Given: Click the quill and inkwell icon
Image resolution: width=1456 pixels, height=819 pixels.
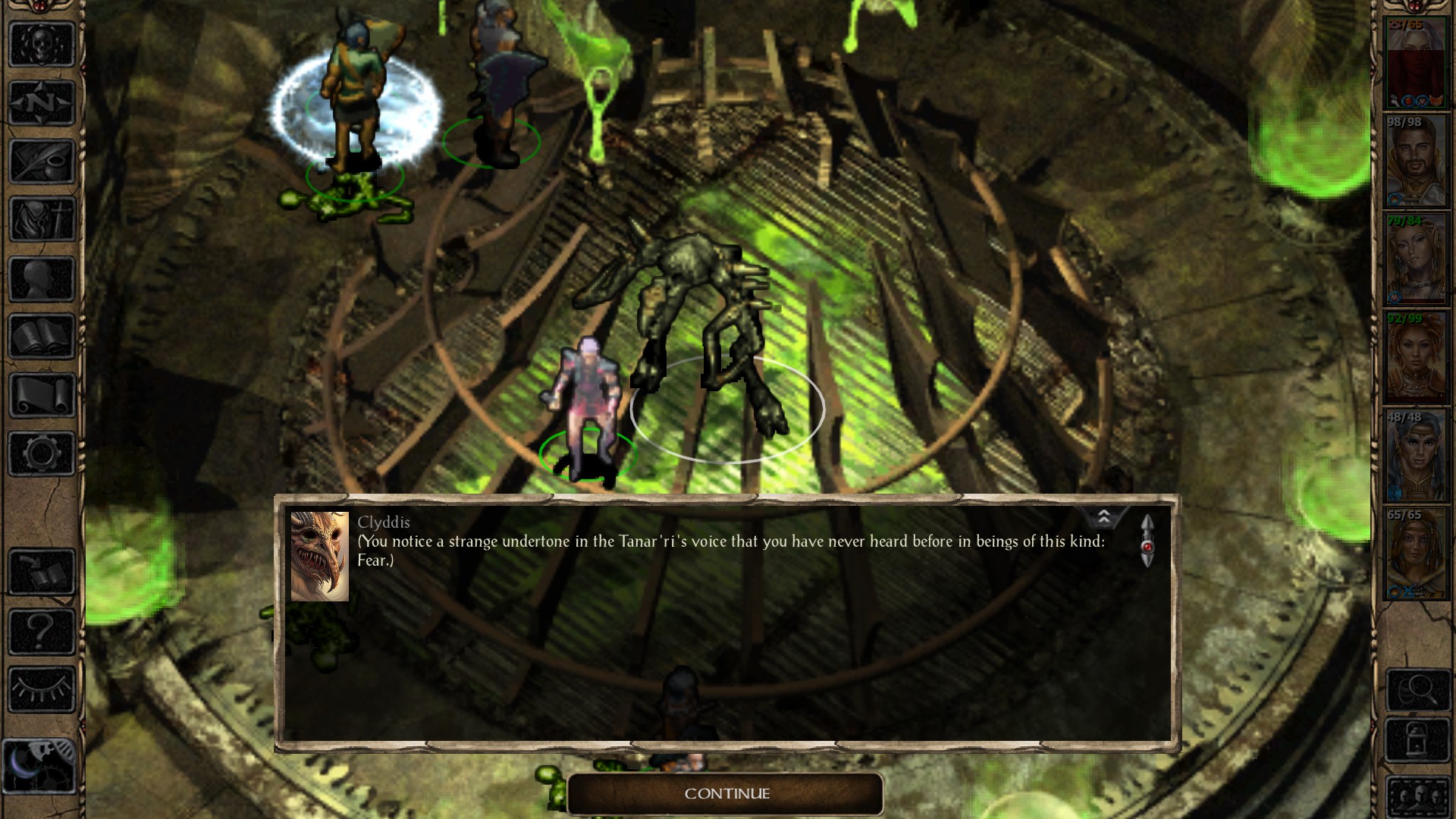Looking at the screenshot, I should coord(42,161).
